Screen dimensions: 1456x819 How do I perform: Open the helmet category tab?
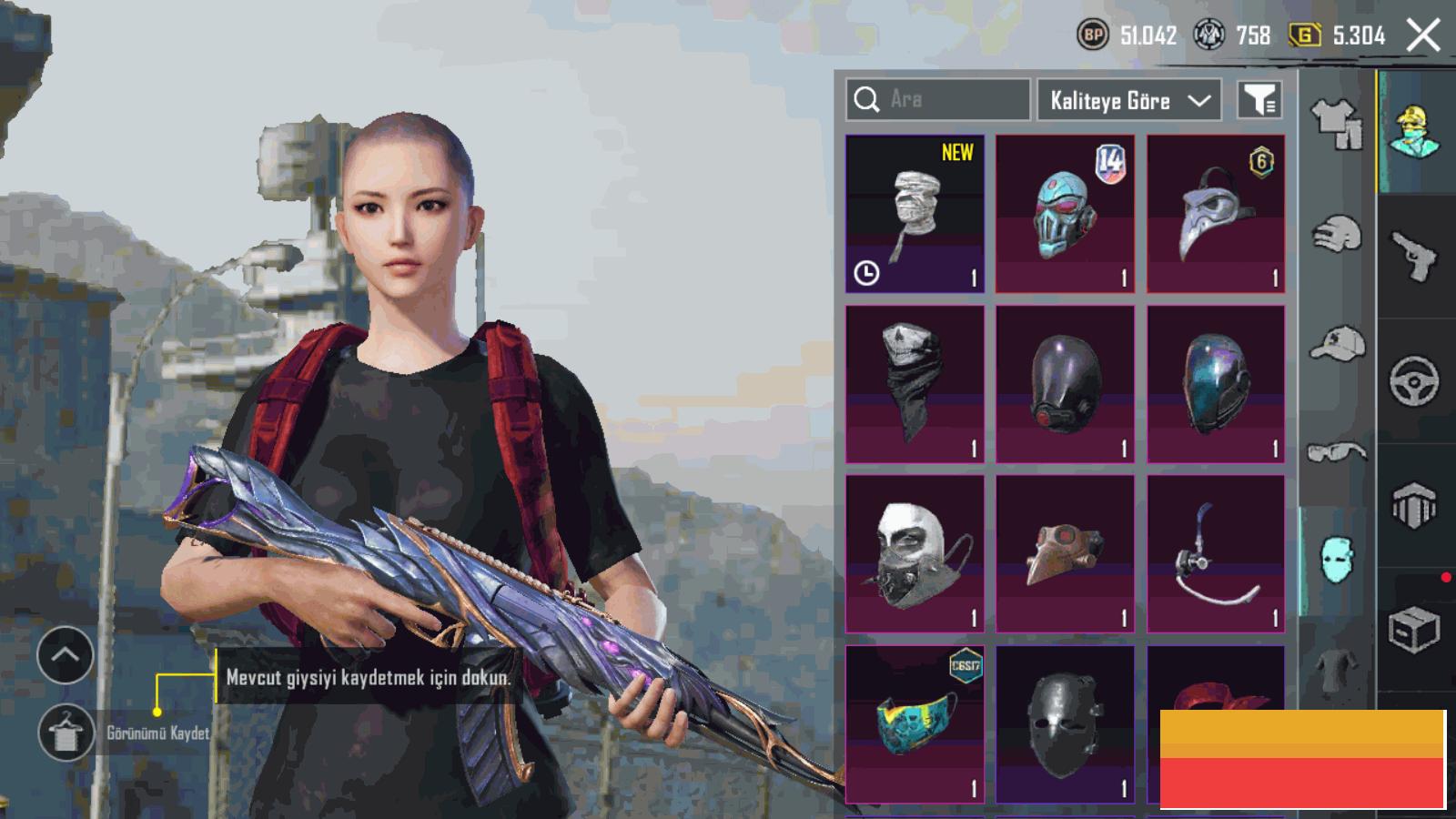pos(1336,235)
